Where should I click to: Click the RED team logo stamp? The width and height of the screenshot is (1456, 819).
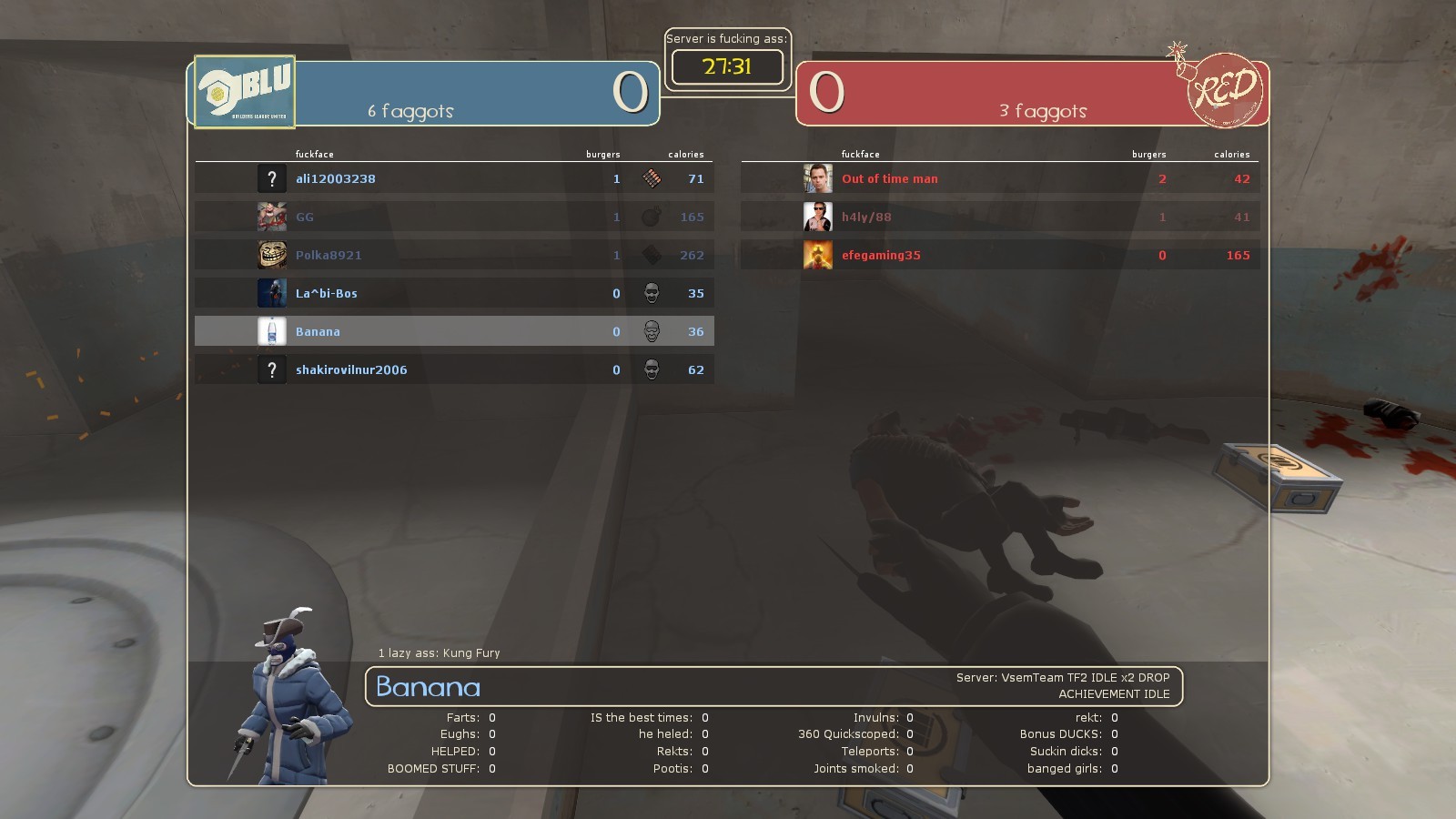(x=1224, y=91)
